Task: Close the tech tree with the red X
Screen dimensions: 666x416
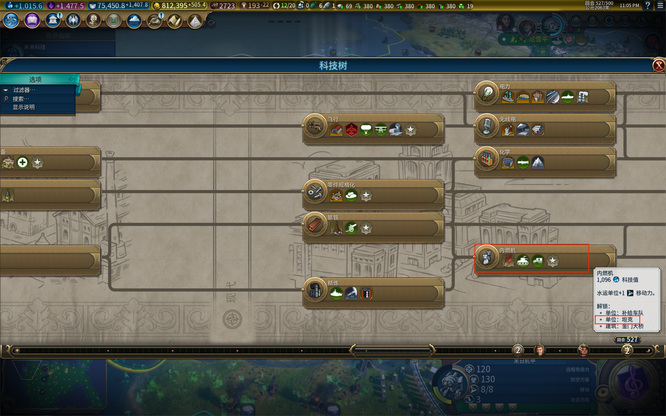Action: click(x=658, y=66)
